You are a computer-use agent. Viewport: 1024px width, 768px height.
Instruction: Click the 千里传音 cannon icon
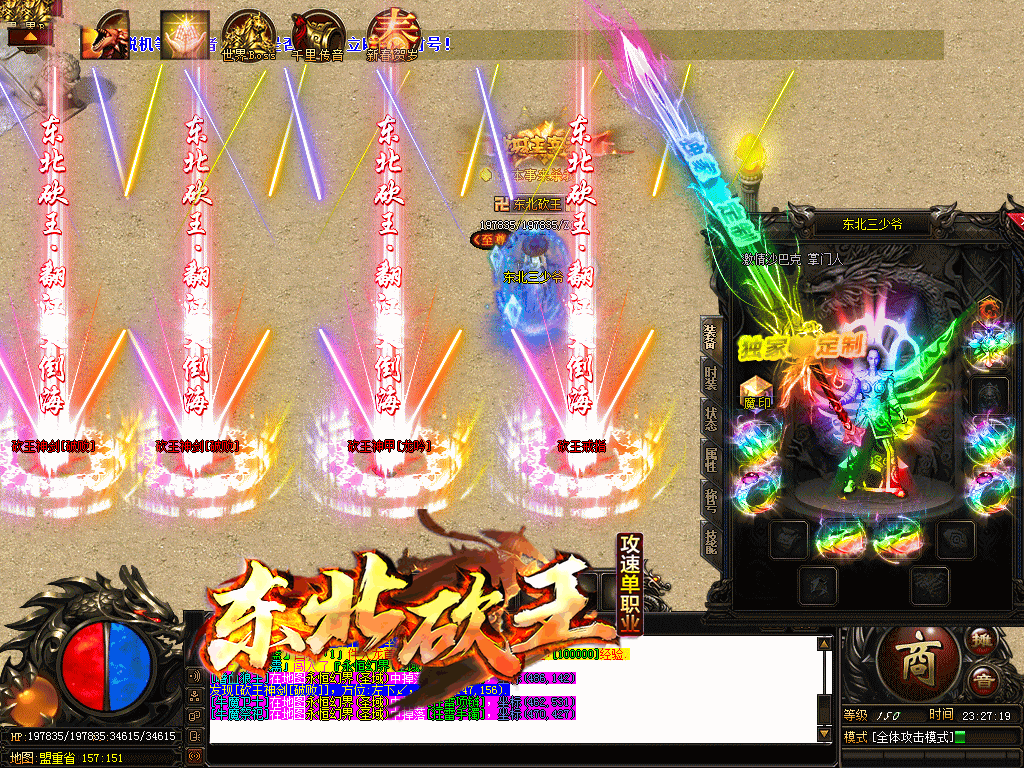318,36
